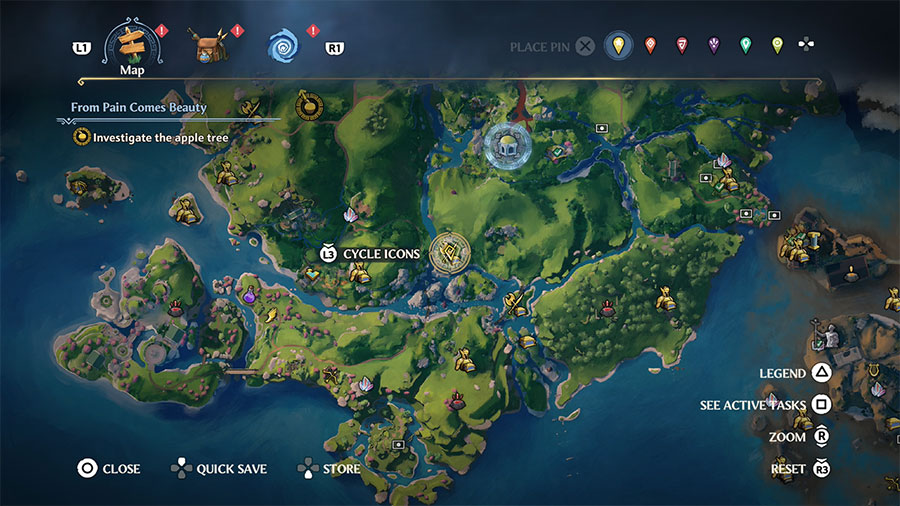
Task: Switch to the Map signpost tab
Action: (132, 45)
